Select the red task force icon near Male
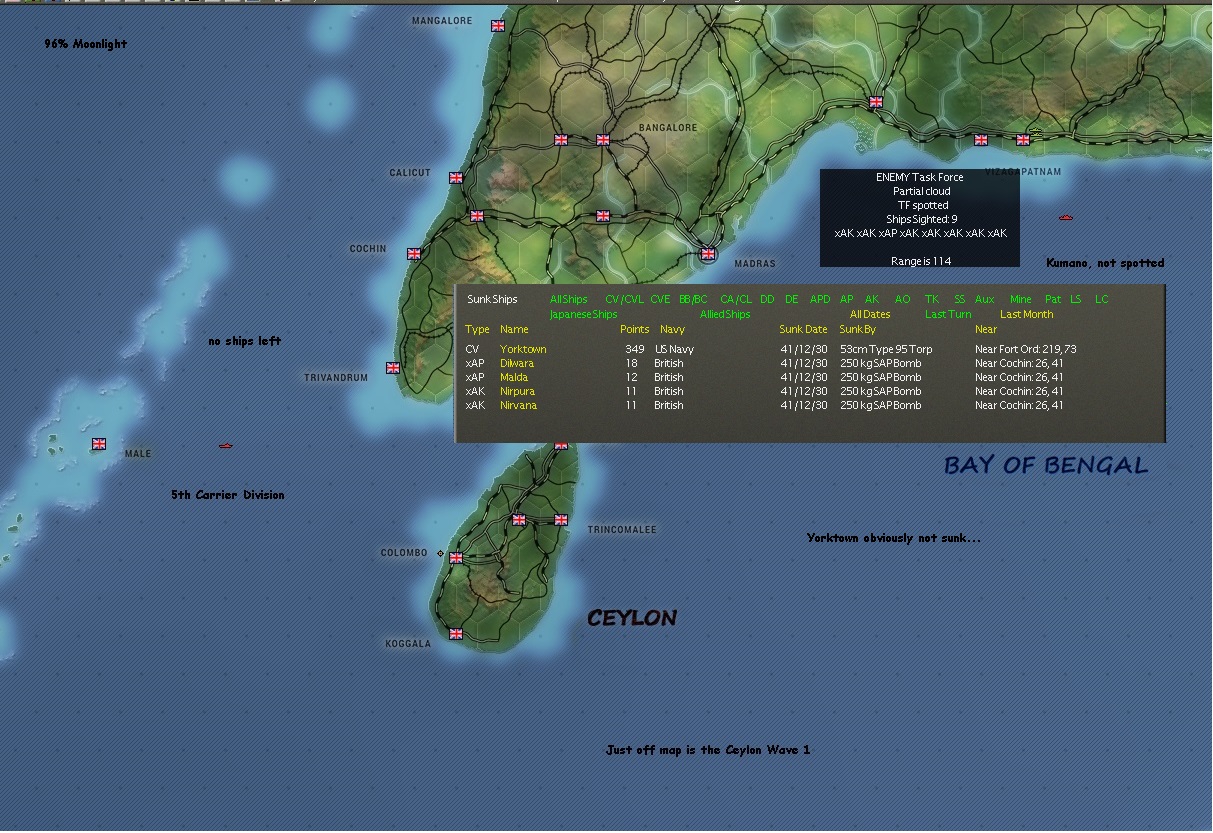 coord(226,446)
